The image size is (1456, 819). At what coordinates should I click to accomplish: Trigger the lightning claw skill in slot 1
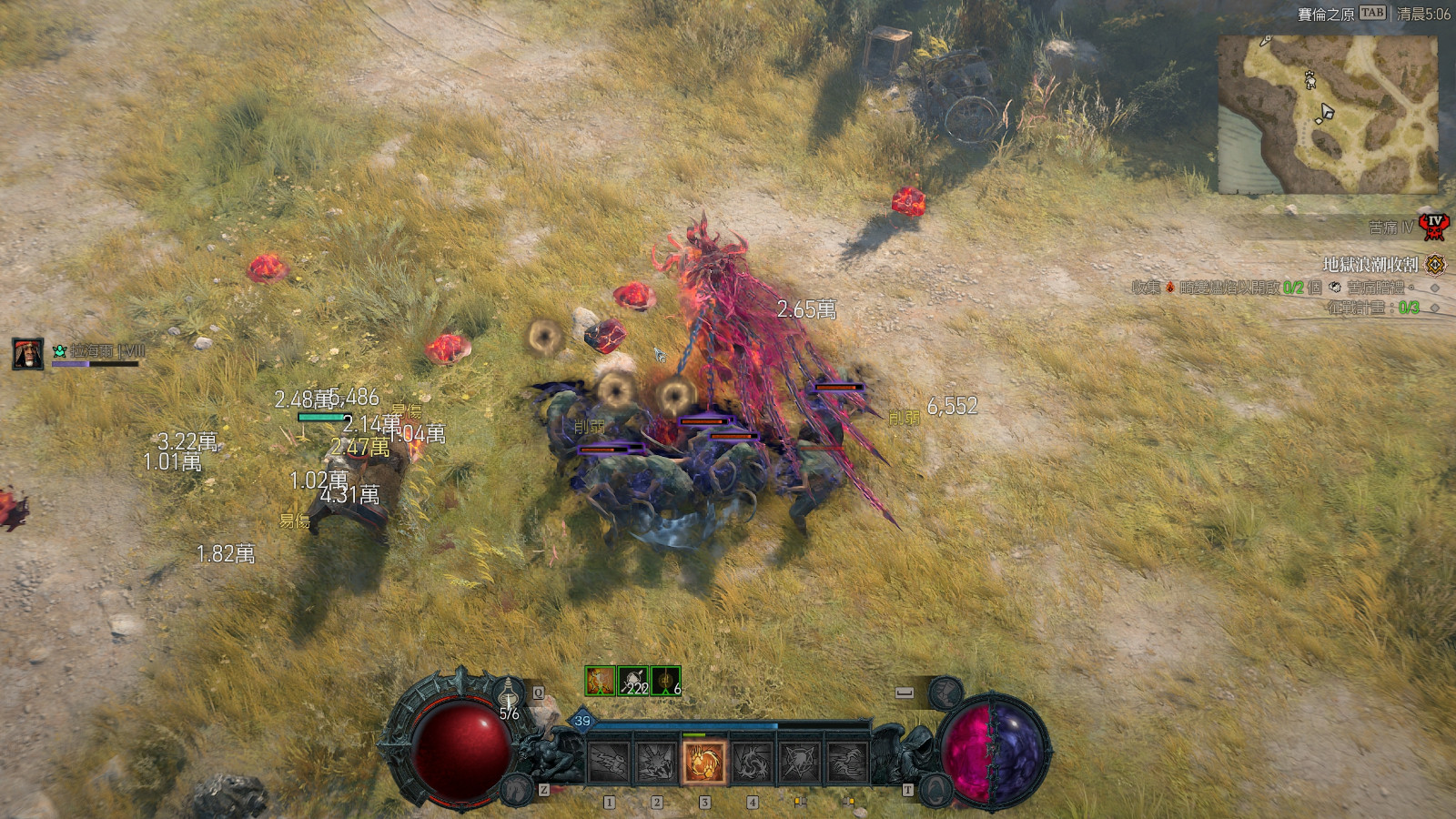[x=608, y=761]
